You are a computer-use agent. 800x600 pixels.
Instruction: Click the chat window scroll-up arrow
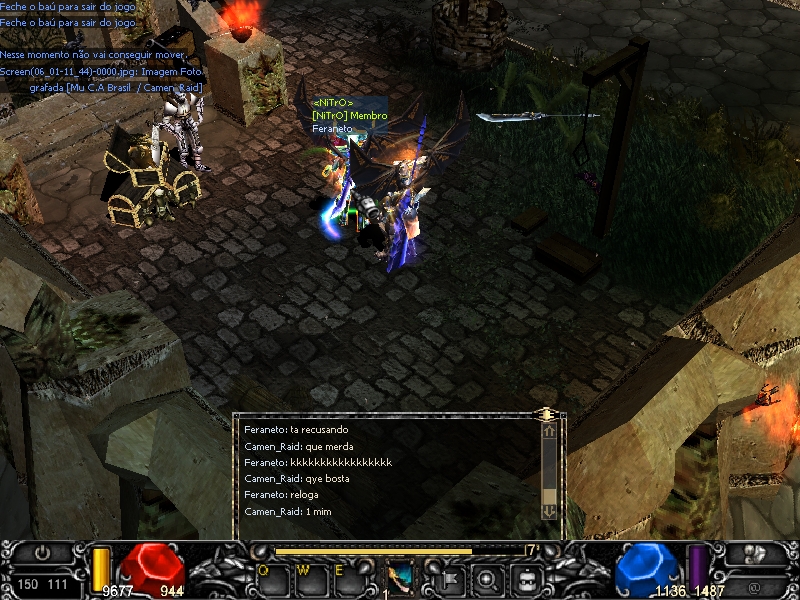click(x=549, y=431)
